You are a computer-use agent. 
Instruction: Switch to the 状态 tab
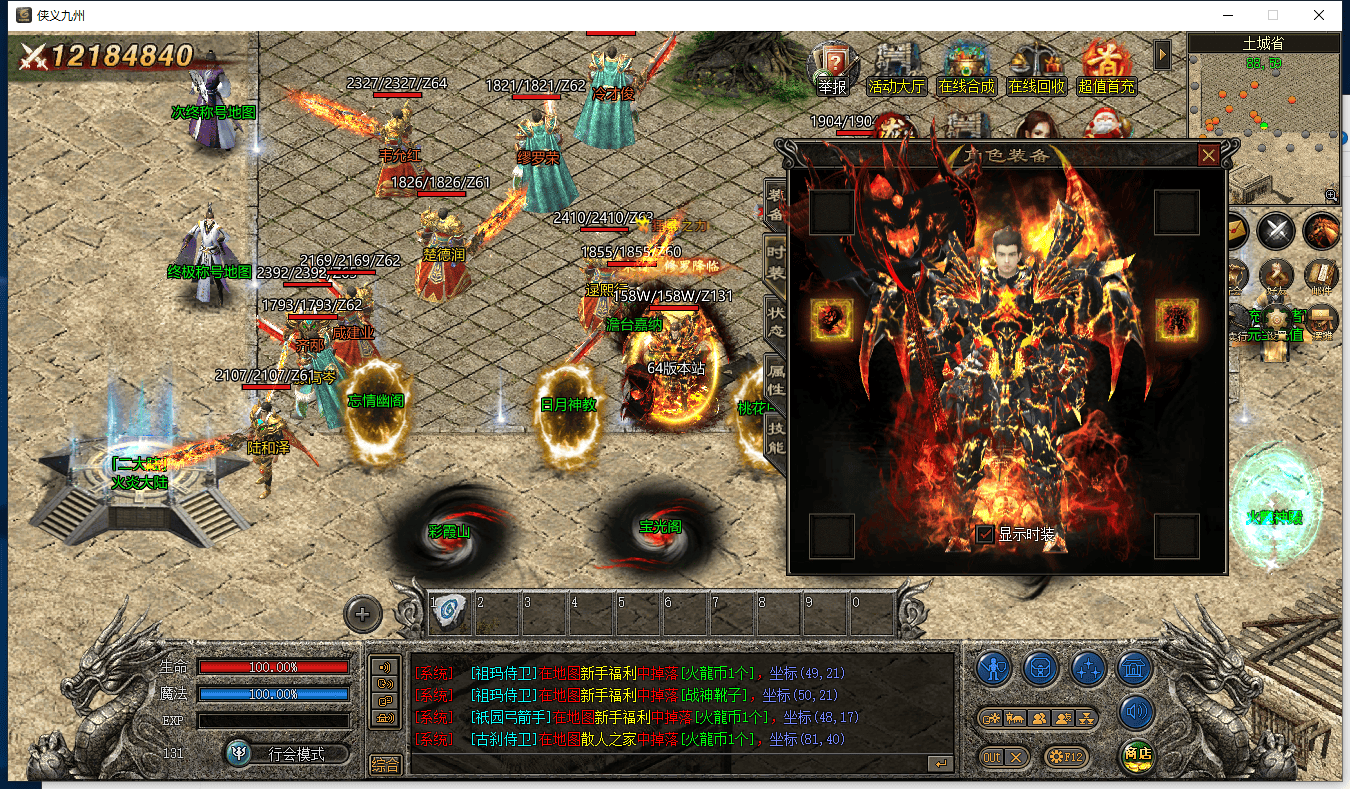[x=776, y=320]
